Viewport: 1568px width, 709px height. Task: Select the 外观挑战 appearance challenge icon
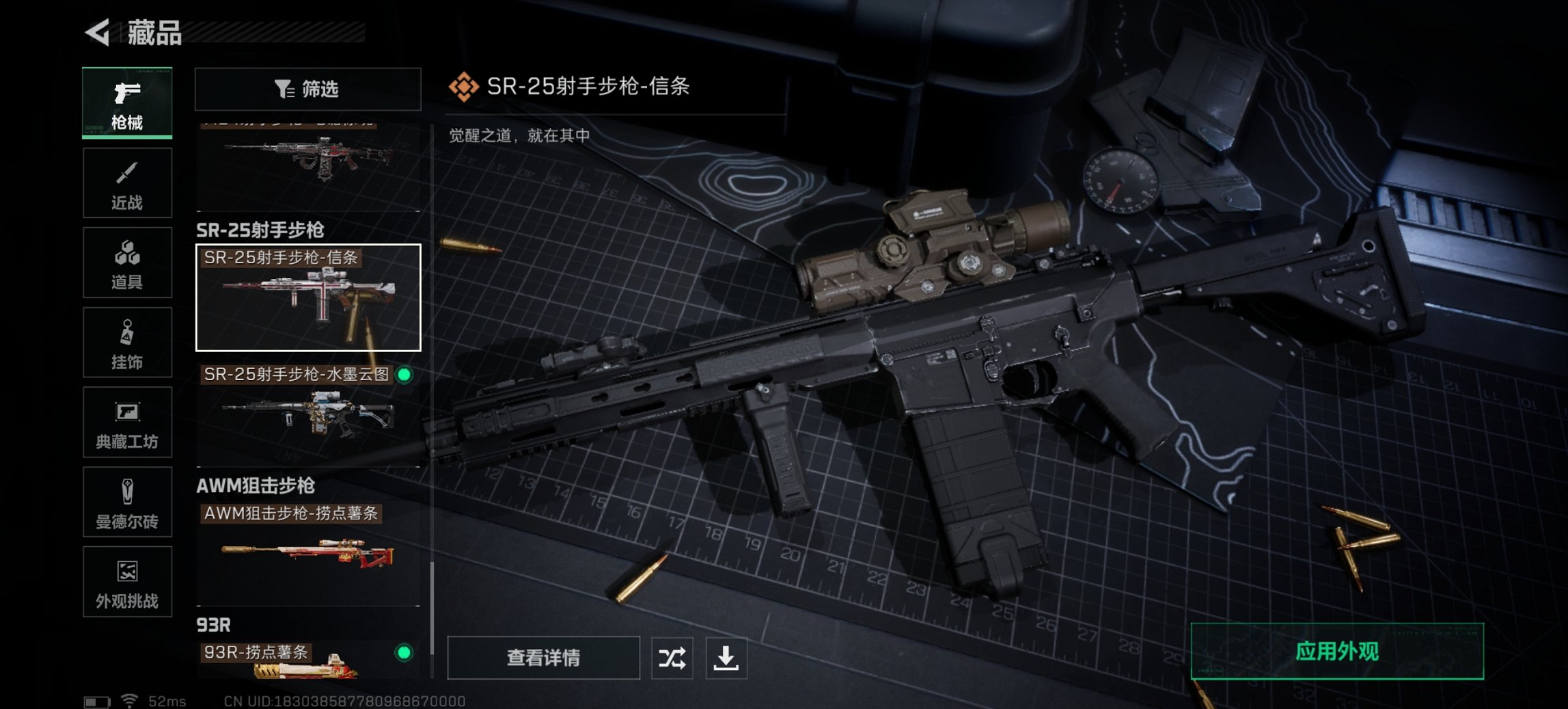(127, 583)
